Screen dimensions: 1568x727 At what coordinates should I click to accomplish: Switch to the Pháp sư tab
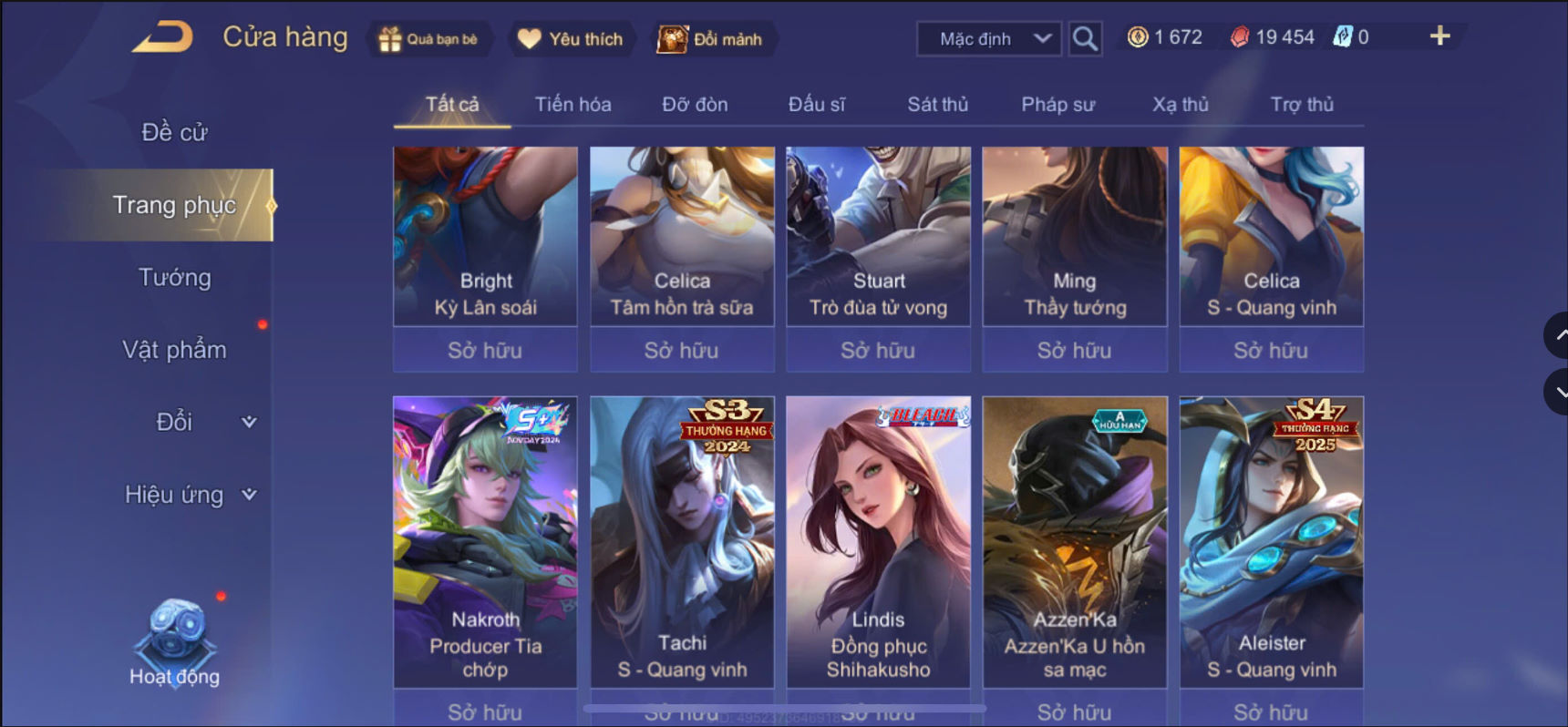1057,104
